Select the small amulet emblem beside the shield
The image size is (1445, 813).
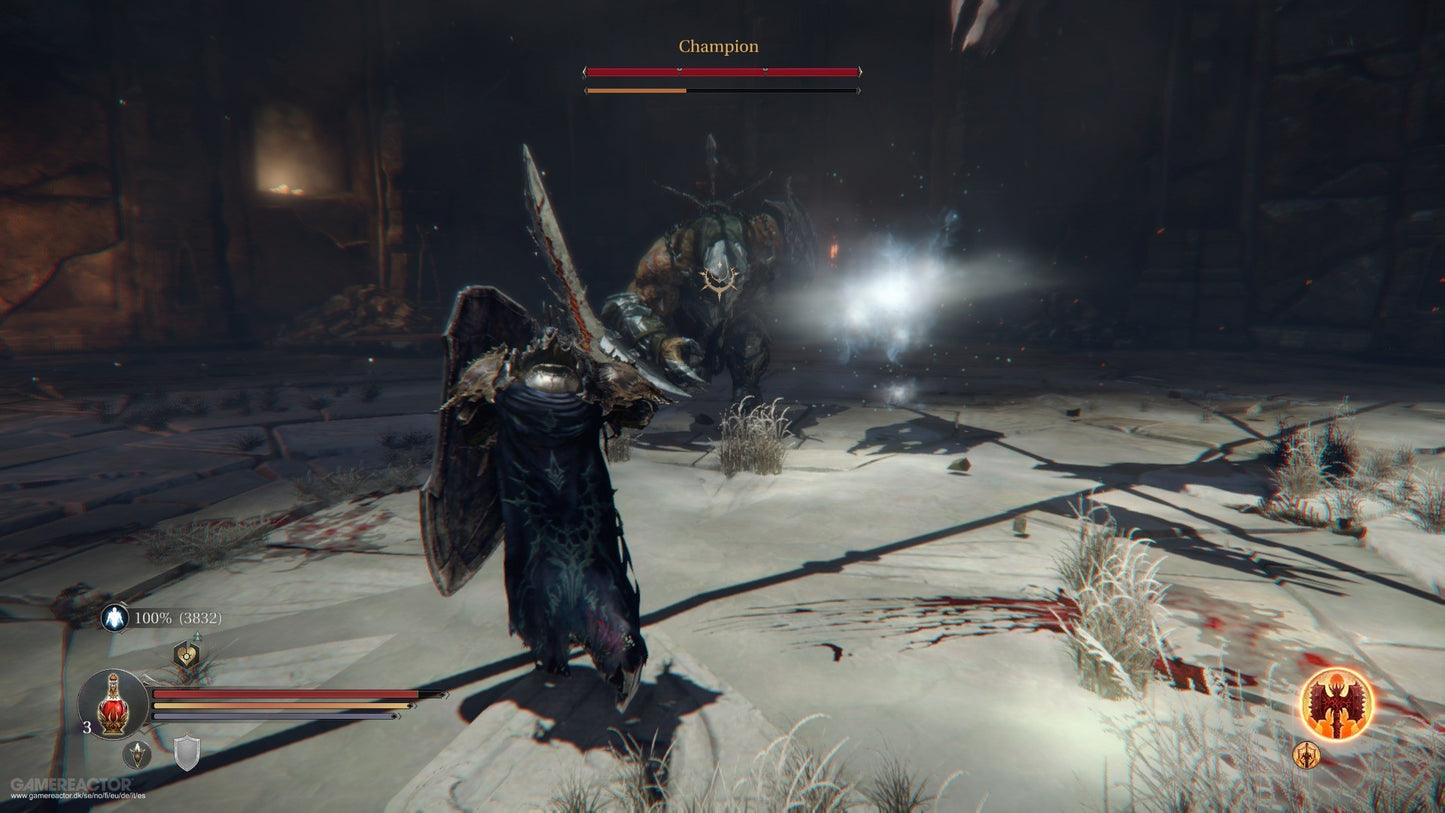(138, 755)
